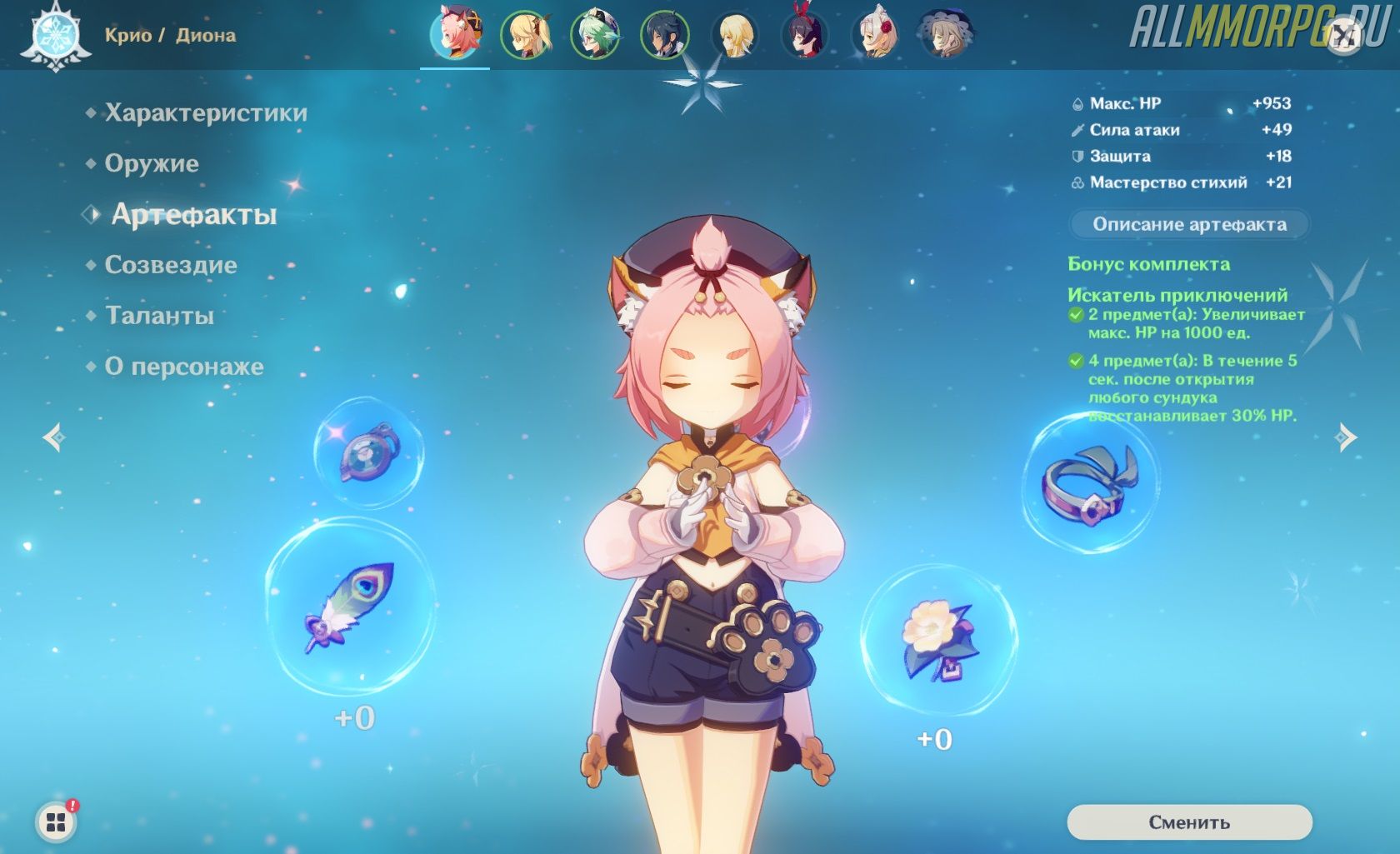
Task: Switch to the Оружие section
Action: [x=151, y=164]
